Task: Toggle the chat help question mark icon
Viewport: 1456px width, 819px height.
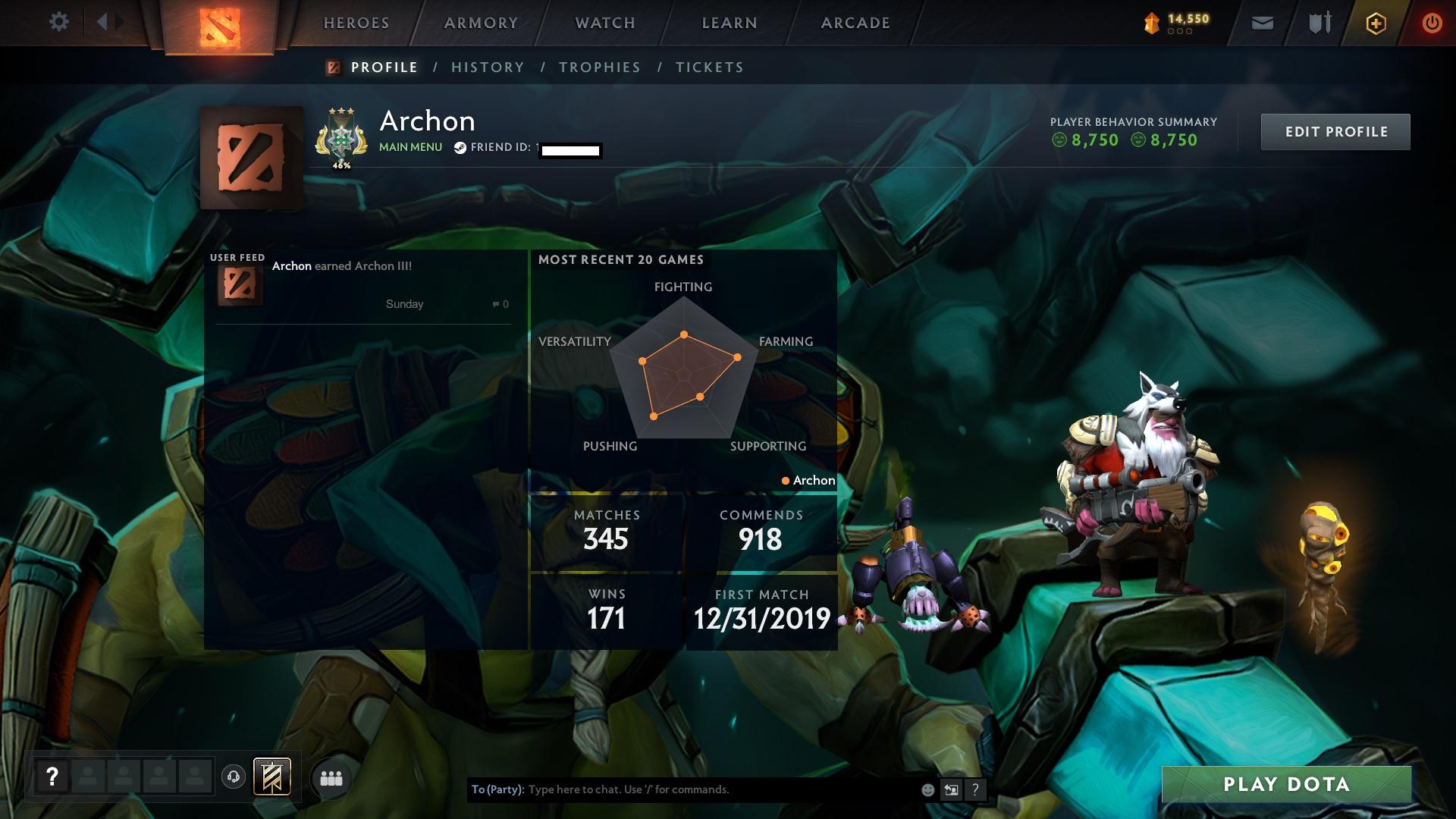Action: pyautogui.click(x=975, y=789)
